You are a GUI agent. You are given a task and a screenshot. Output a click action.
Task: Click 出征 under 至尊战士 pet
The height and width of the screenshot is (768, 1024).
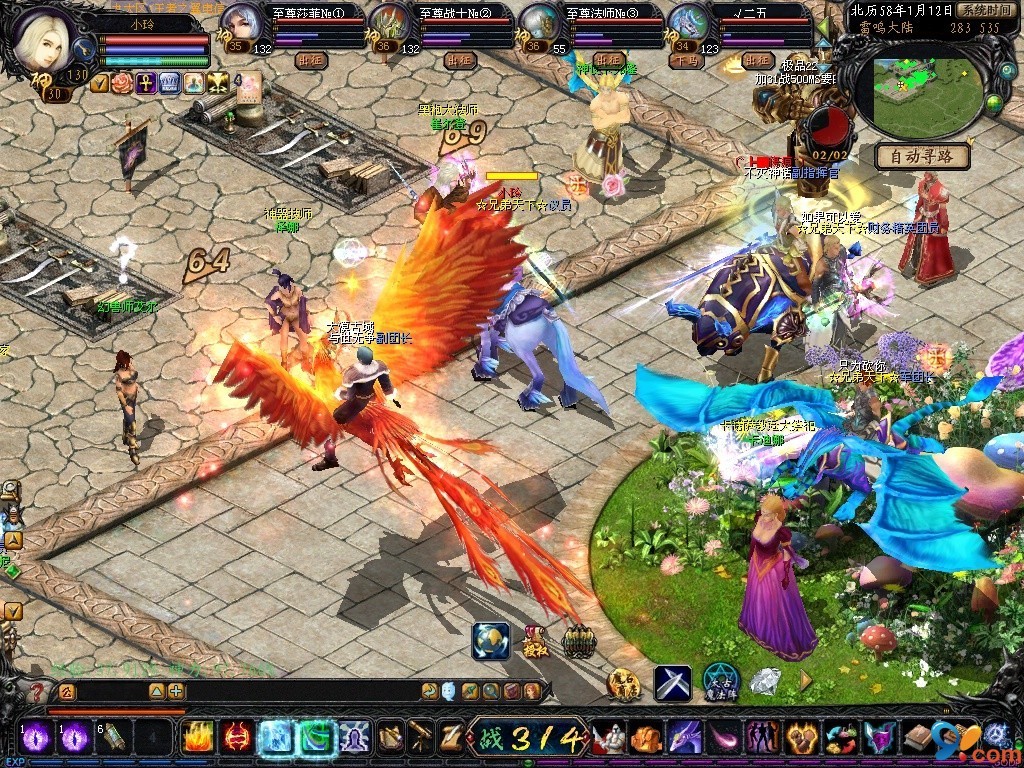(x=459, y=60)
